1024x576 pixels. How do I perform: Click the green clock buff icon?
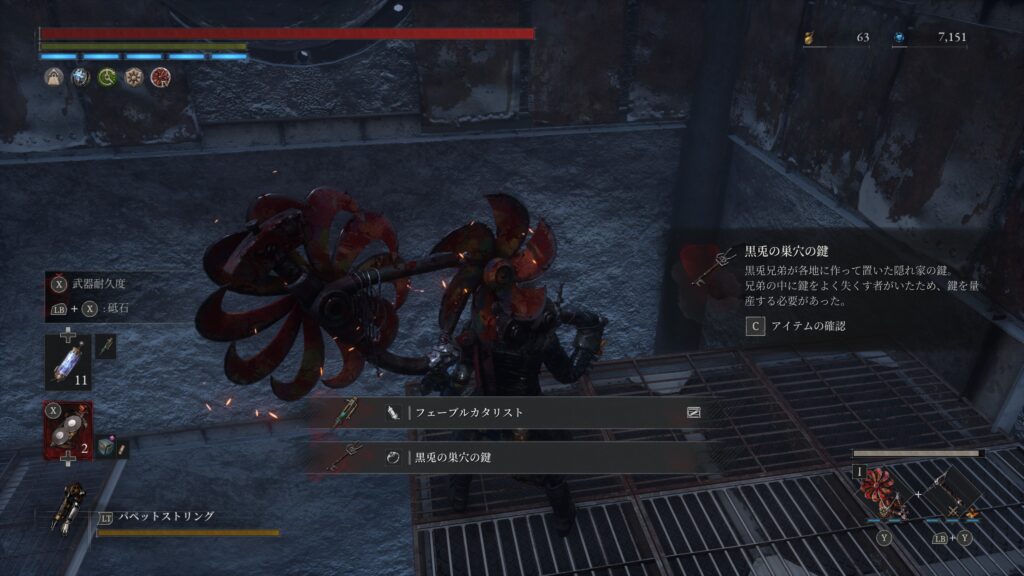click(107, 77)
